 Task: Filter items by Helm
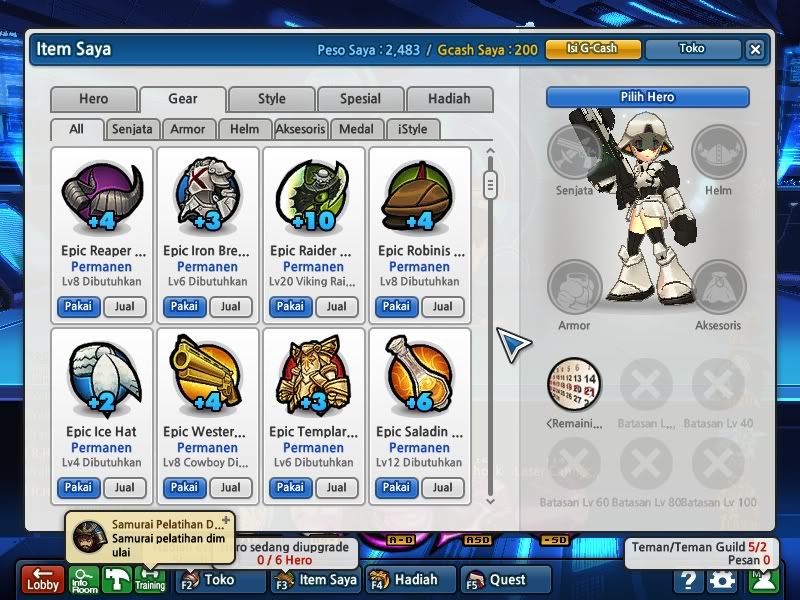[x=244, y=129]
